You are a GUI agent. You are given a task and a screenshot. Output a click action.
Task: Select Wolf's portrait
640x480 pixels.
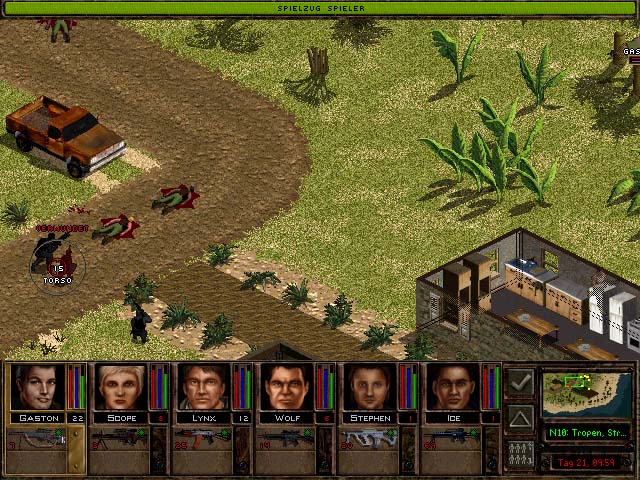[x=286, y=387]
